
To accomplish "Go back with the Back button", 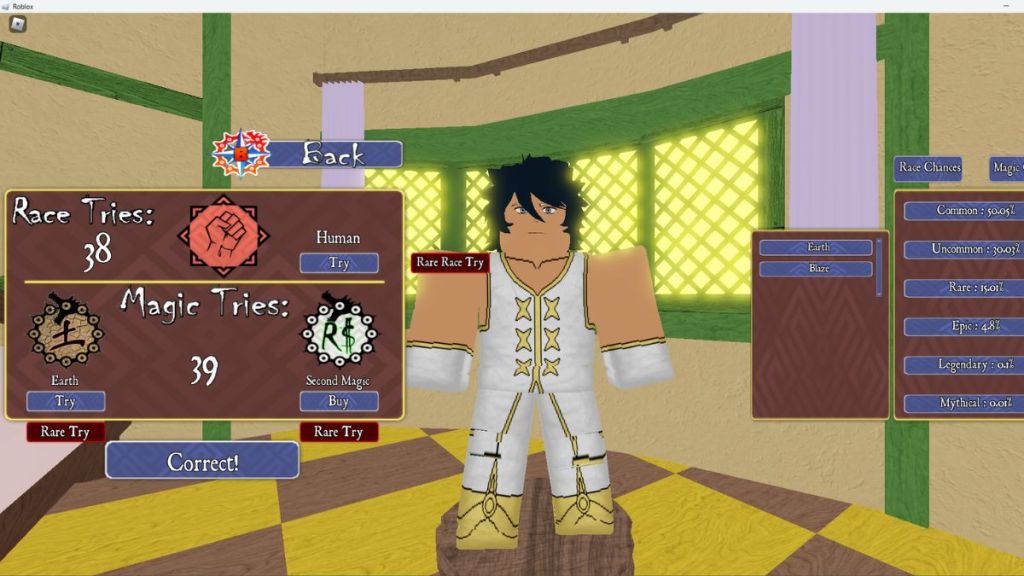I will pyautogui.click(x=335, y=154).
